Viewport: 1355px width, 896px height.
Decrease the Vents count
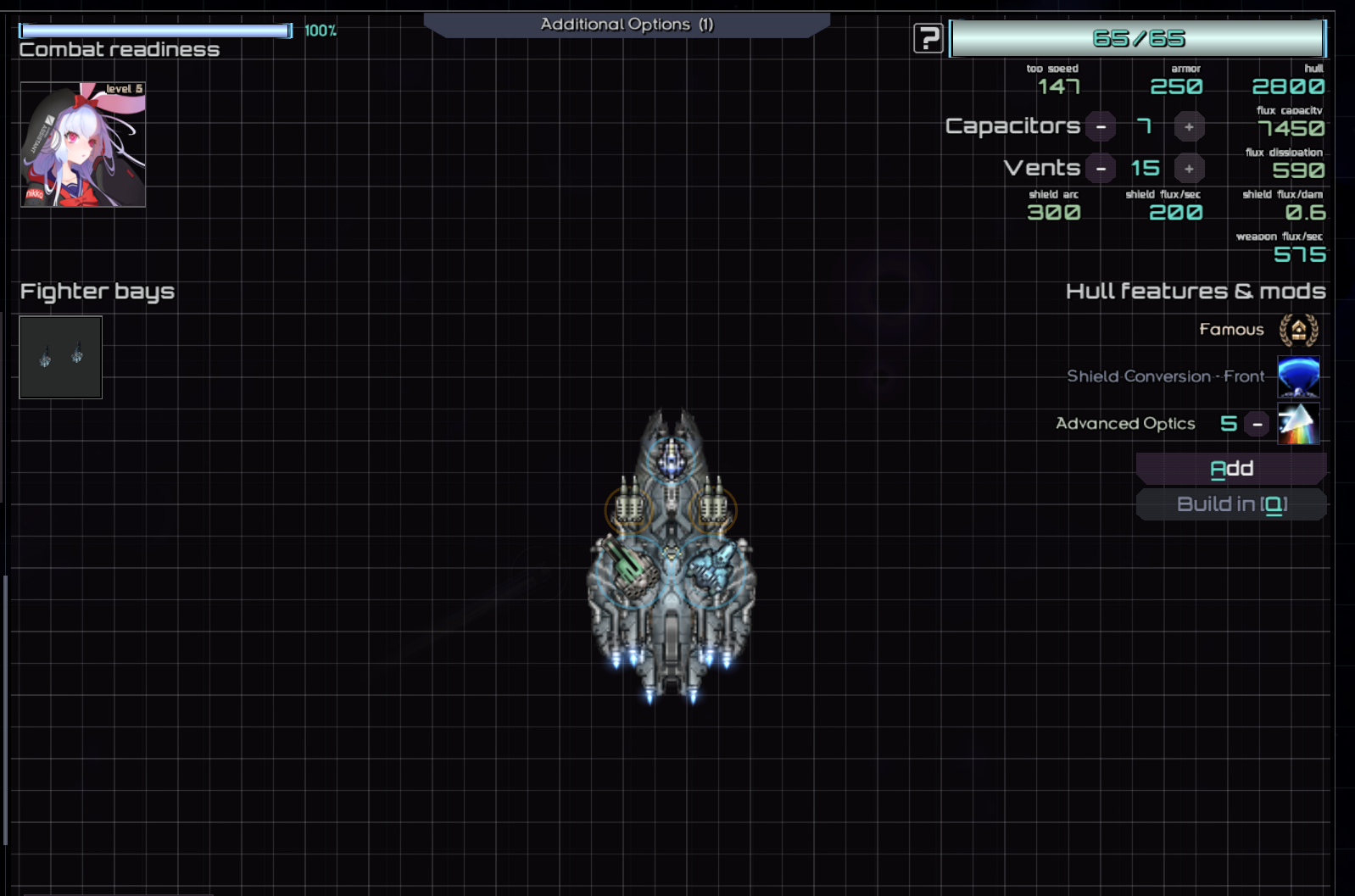pyautogui.click(x=1101, y=169)
